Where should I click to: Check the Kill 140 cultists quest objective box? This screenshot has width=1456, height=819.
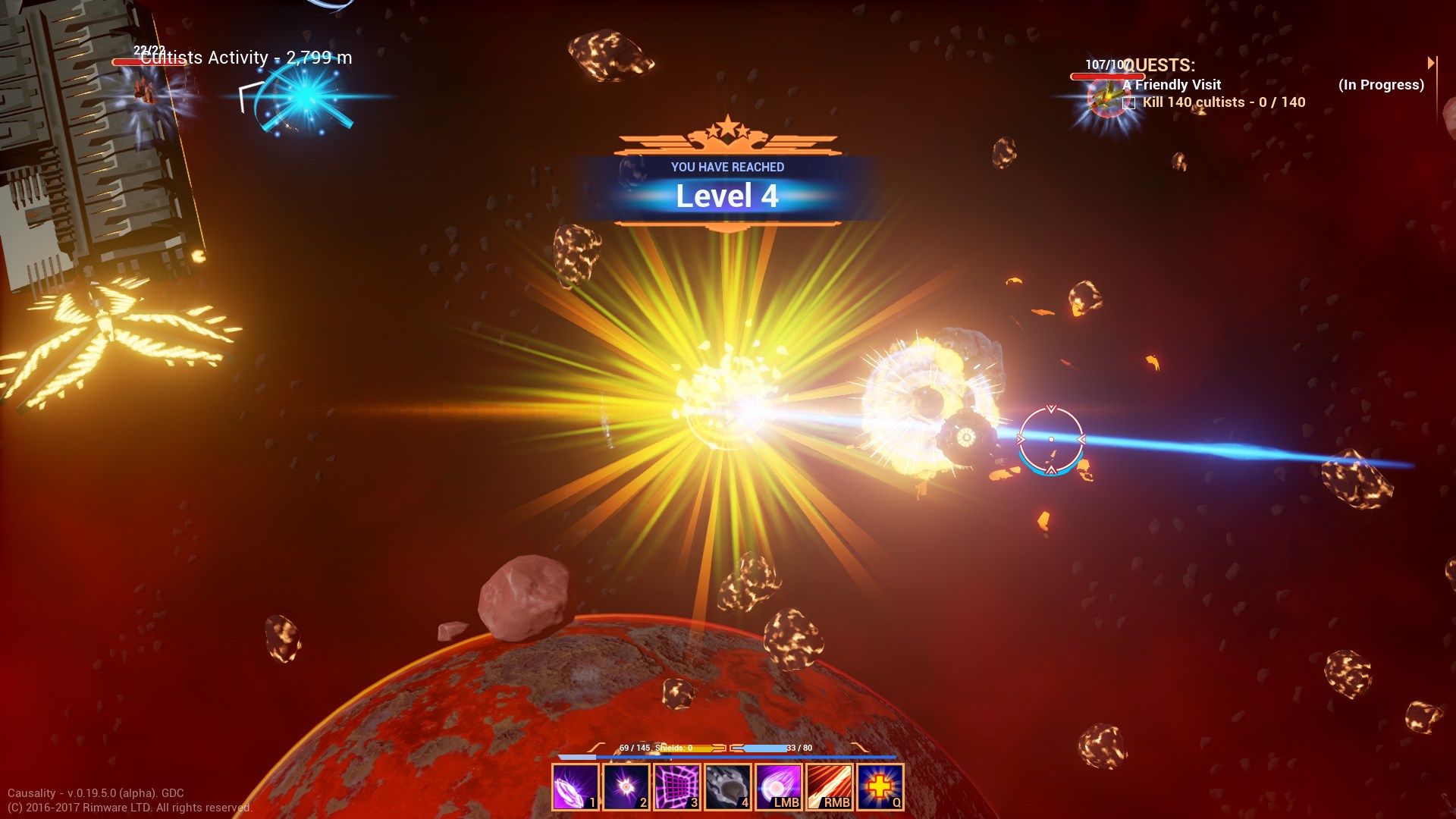coord(1128,102)
